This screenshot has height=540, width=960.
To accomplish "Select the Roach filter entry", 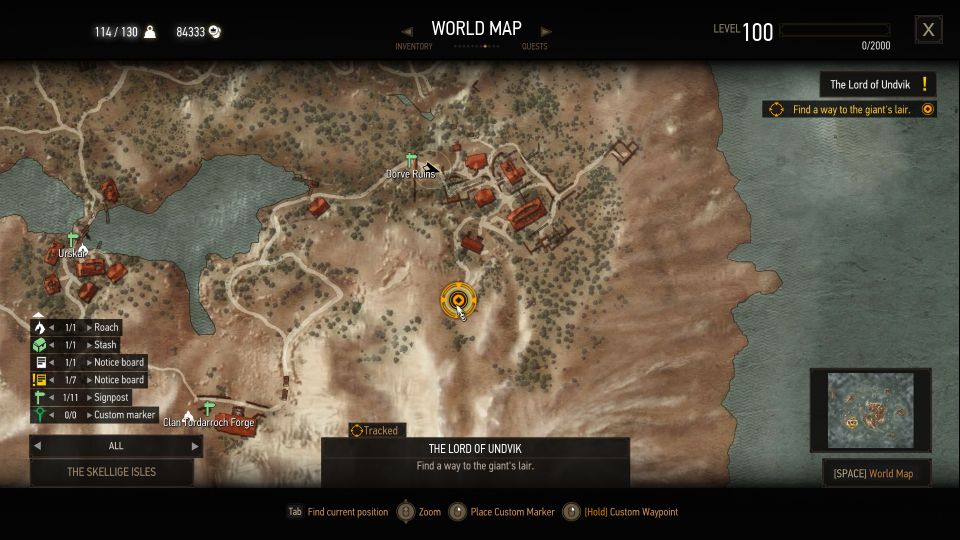I will point(106,327).
